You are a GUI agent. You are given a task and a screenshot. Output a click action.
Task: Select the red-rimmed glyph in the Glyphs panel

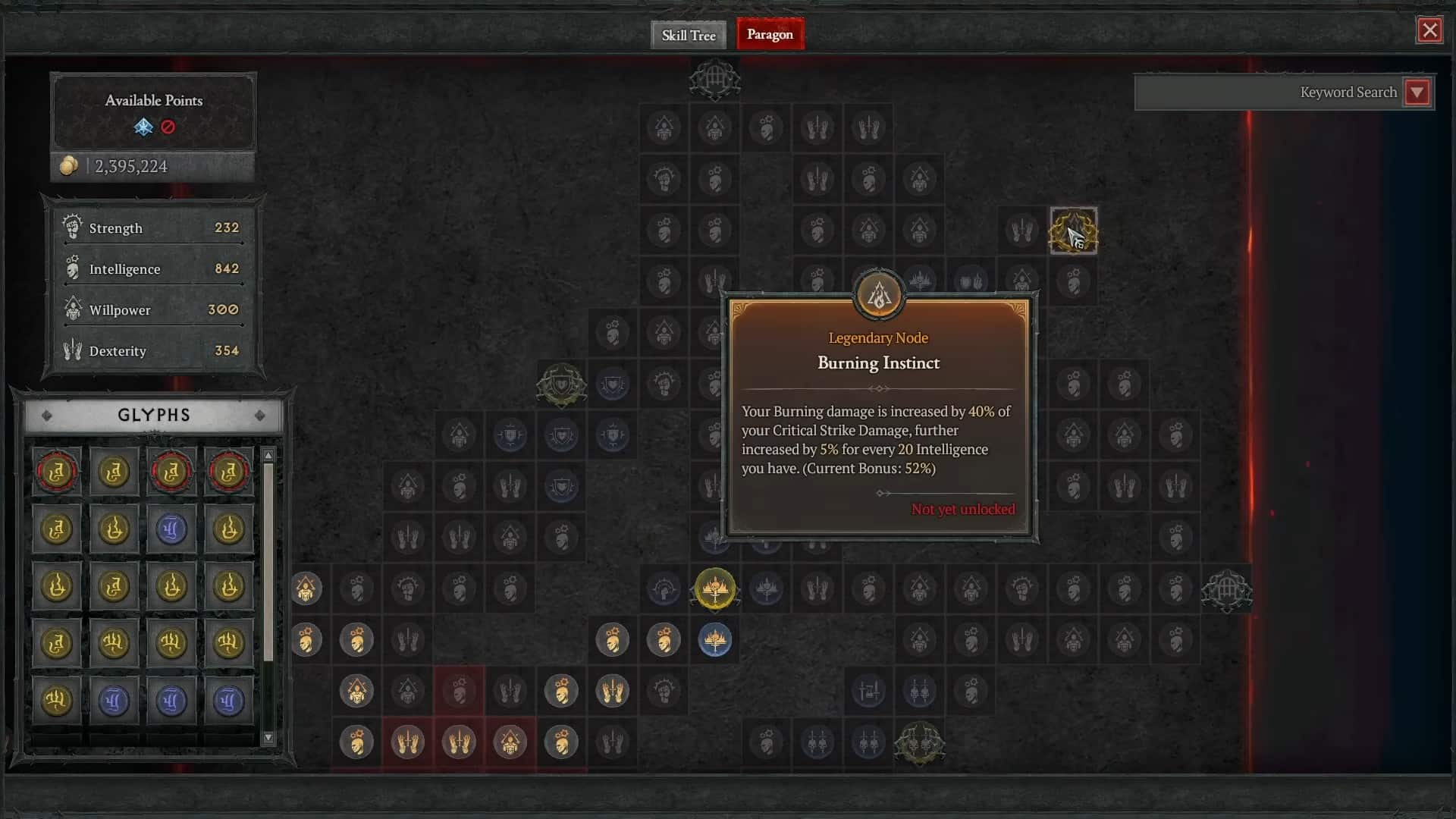57,472
